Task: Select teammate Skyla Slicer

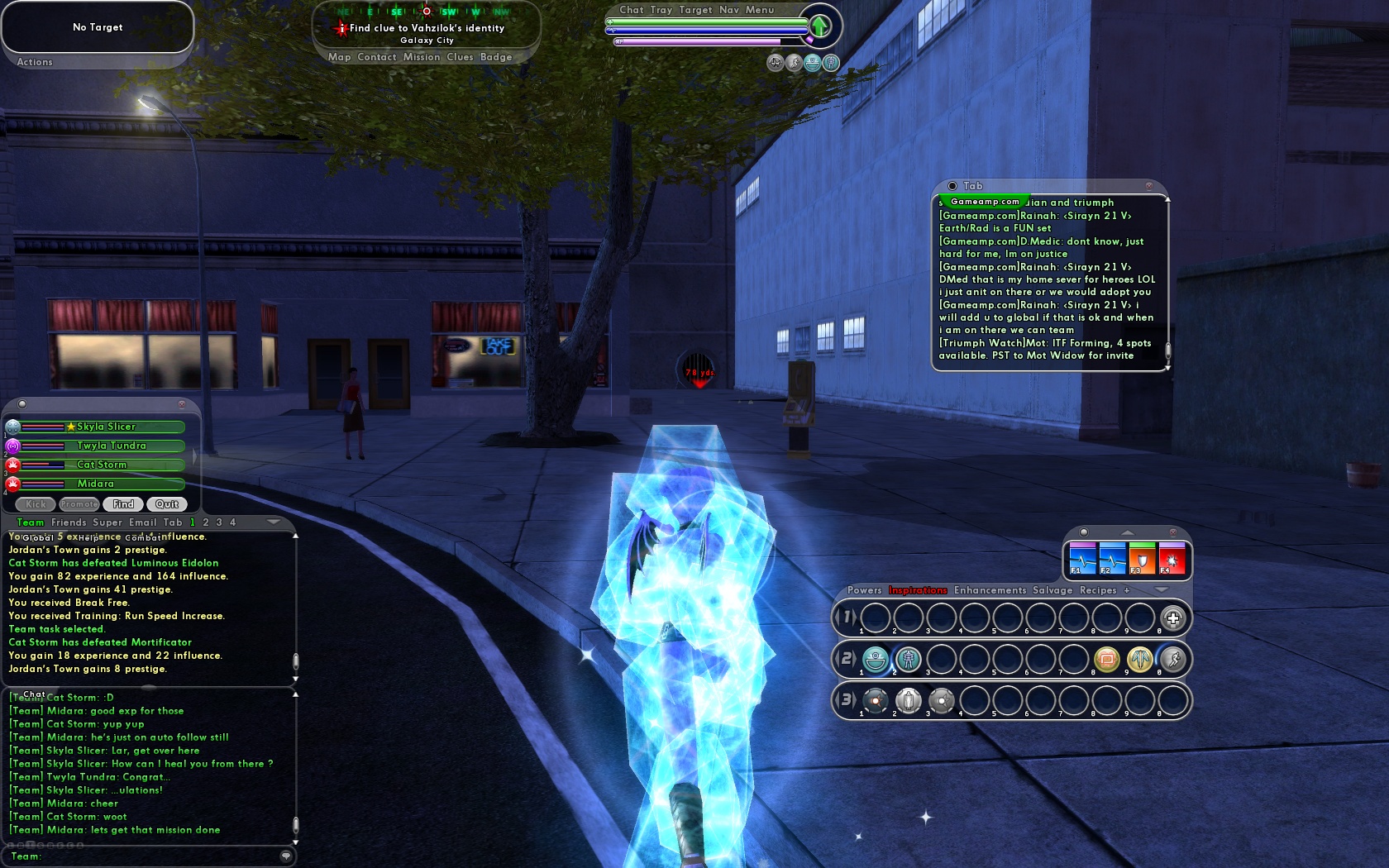Action: (106, 427)
